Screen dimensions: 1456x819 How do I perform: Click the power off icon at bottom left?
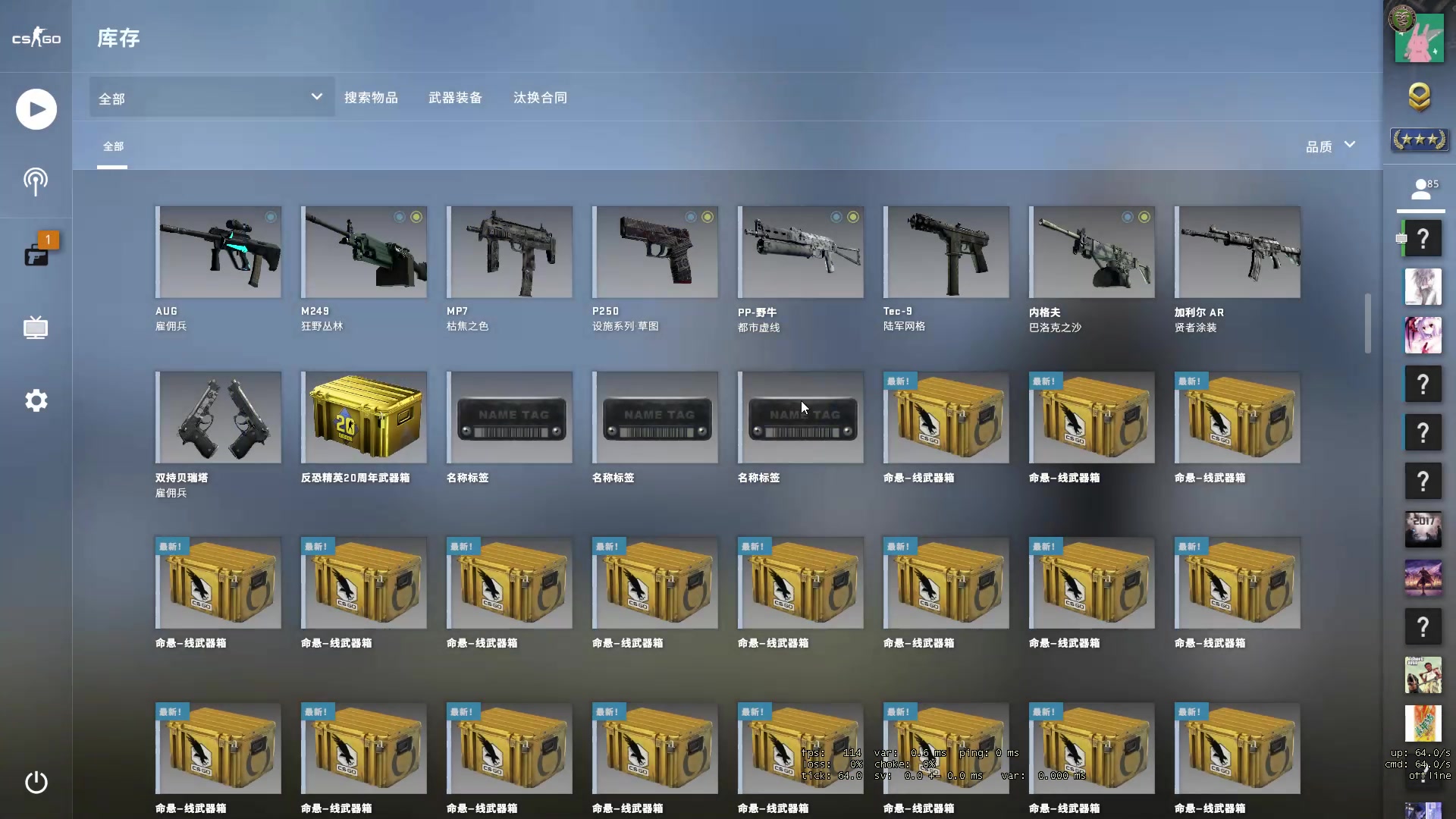[x=36, y=783]
